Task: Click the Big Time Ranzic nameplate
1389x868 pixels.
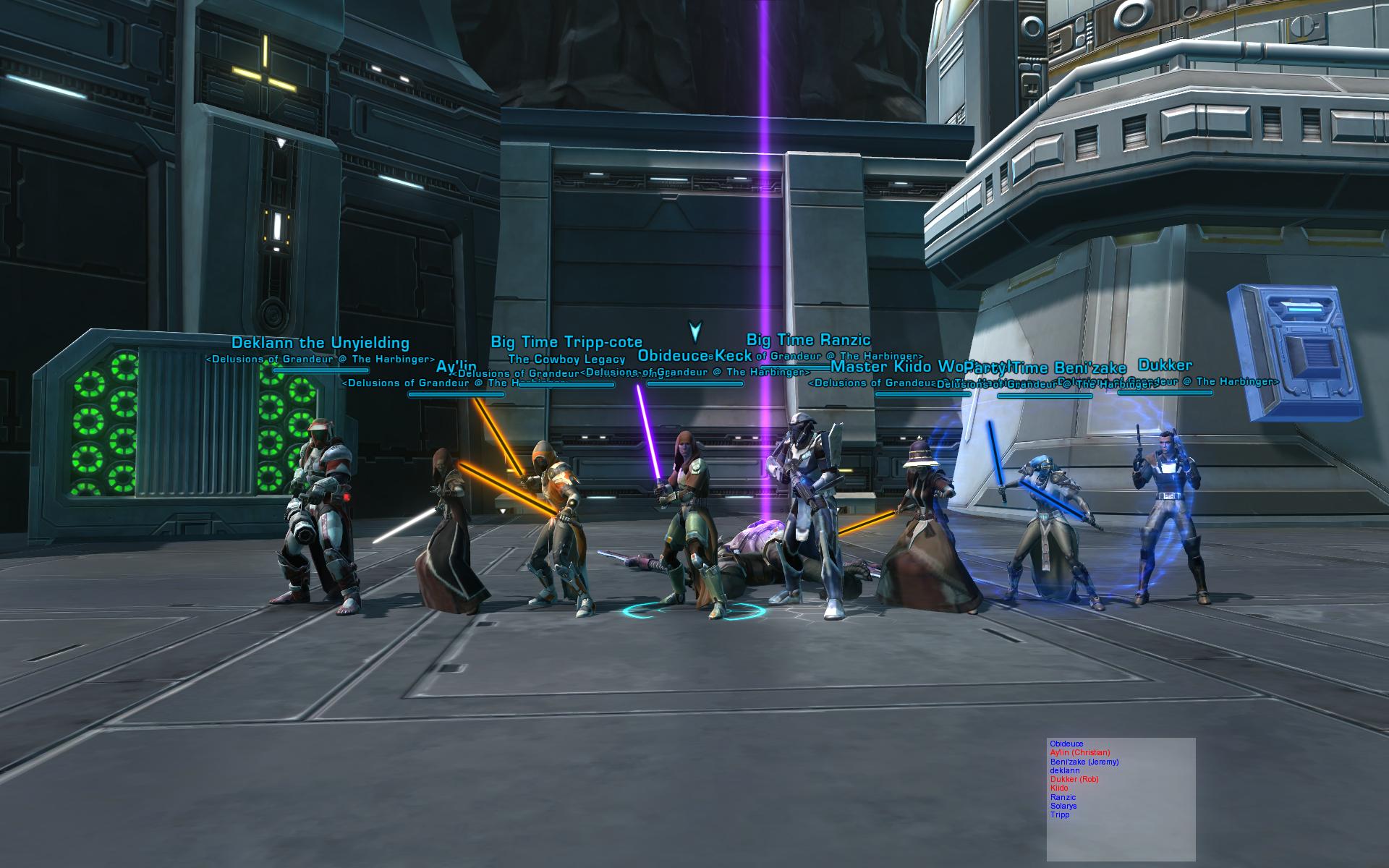Action: click(x=808, y=340)
